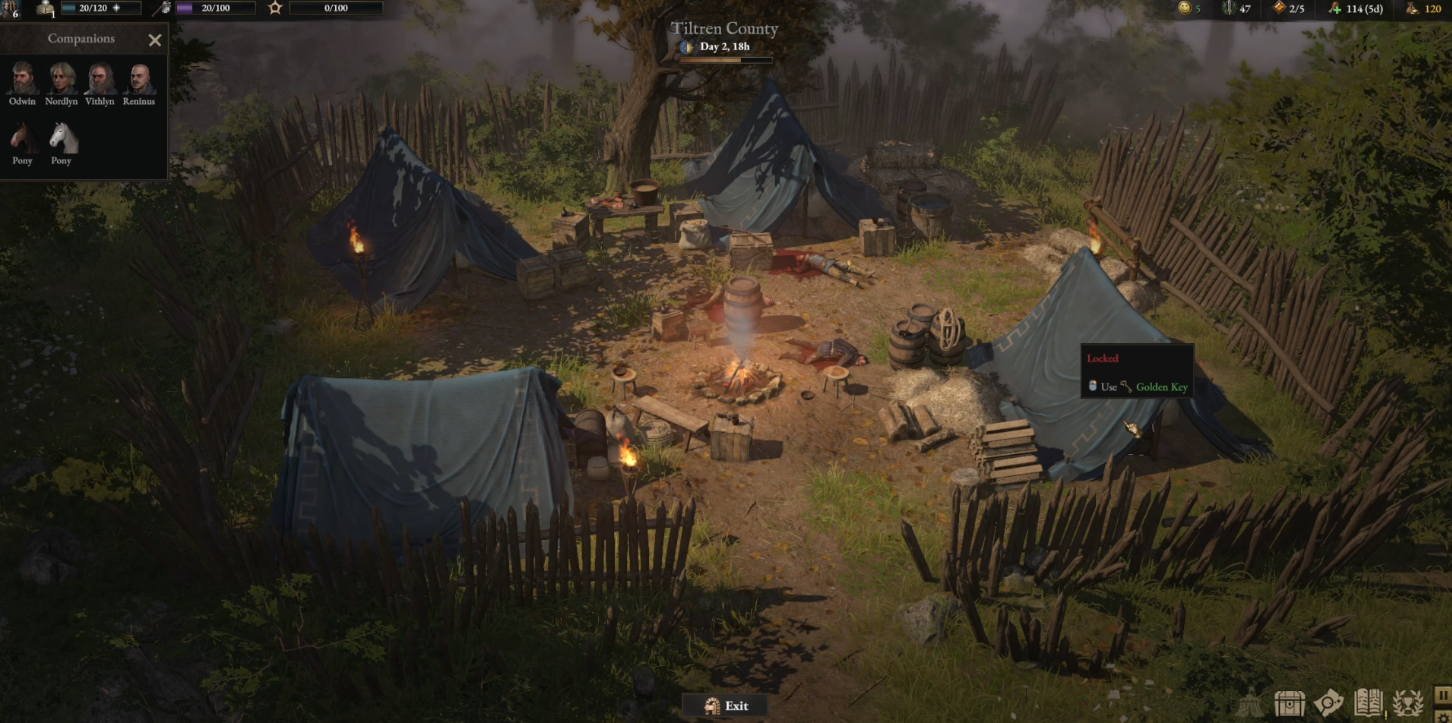This screenshot has width=1452, height=723.
Task: Select the brown pony portrait
Action: [x=22, y=138]
